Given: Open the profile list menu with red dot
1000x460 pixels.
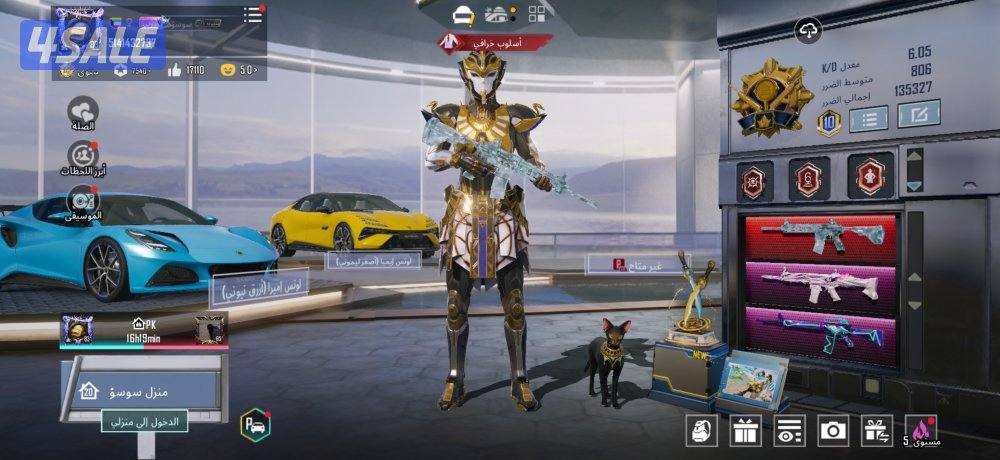Looking at the screenshot, I should click(x=253, y=15).
